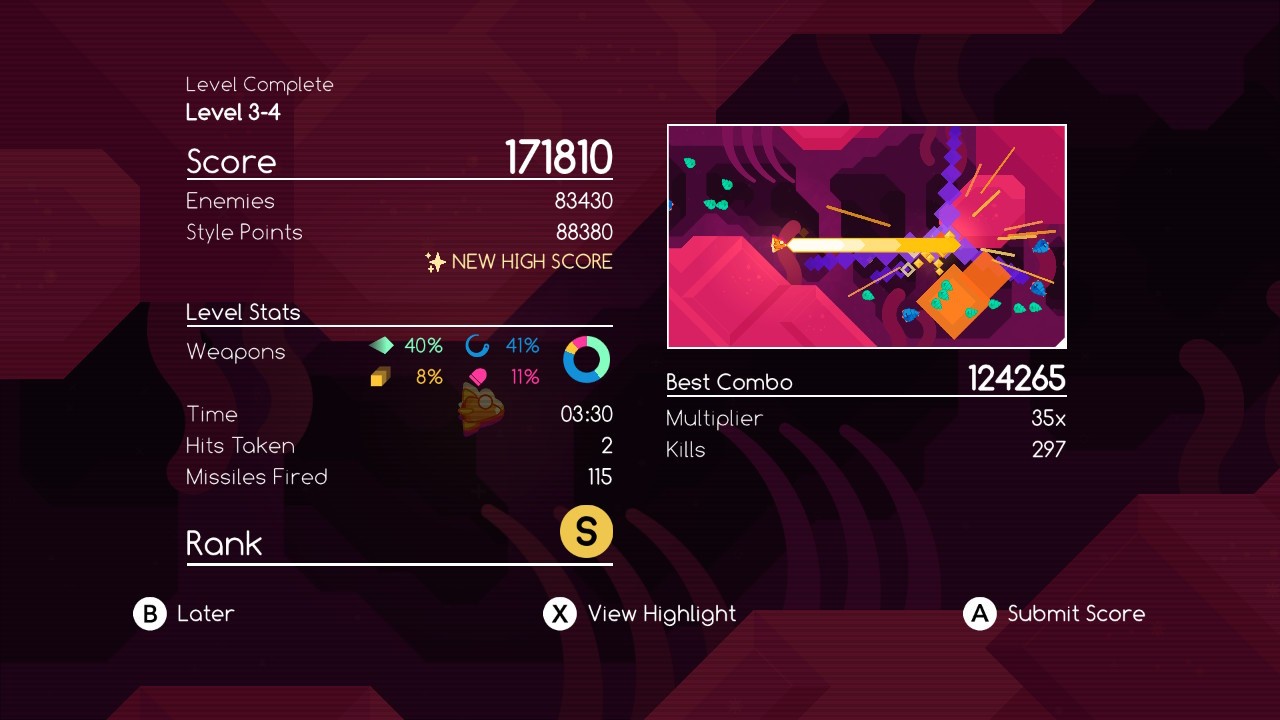The height and width of the screenshot is (720, 1280).
Task: Click the golden S rank badge
Action: click(586, 531)
